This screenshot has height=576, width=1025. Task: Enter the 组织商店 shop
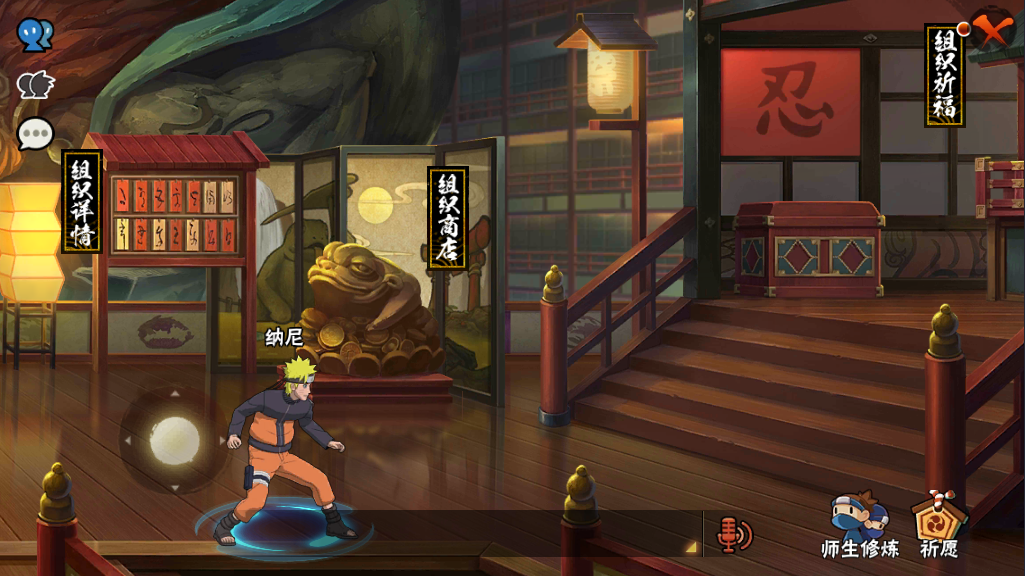click(x=447, y=217)
